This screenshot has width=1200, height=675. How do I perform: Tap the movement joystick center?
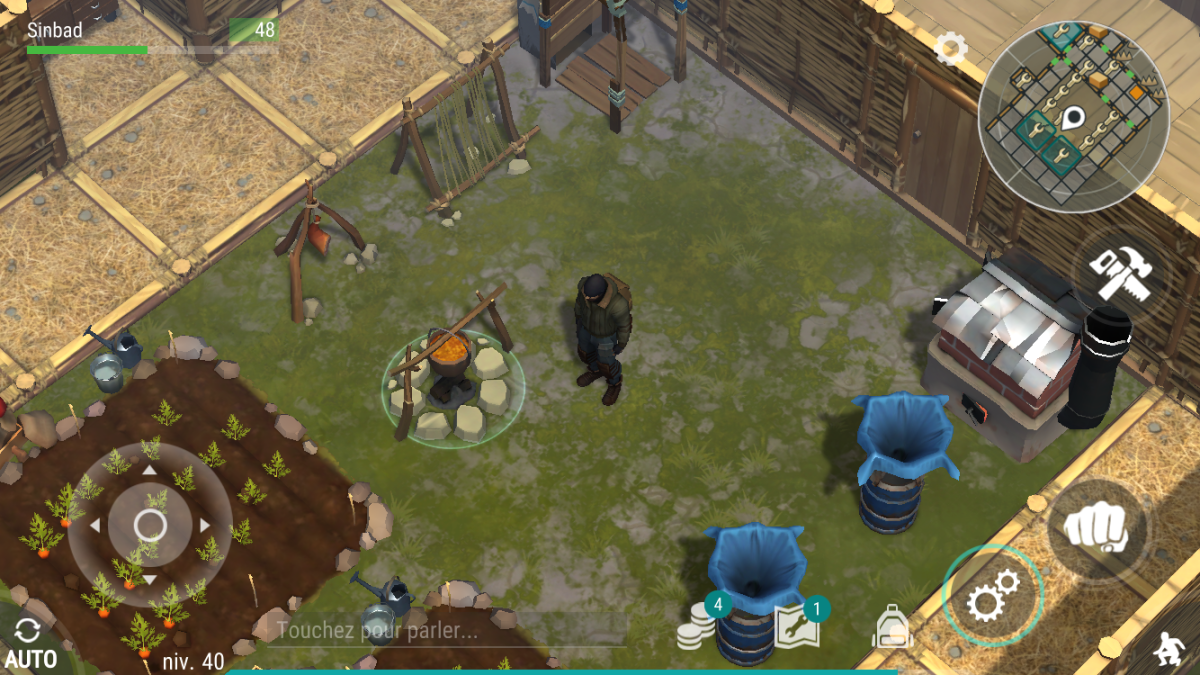[x=150, y=524]
